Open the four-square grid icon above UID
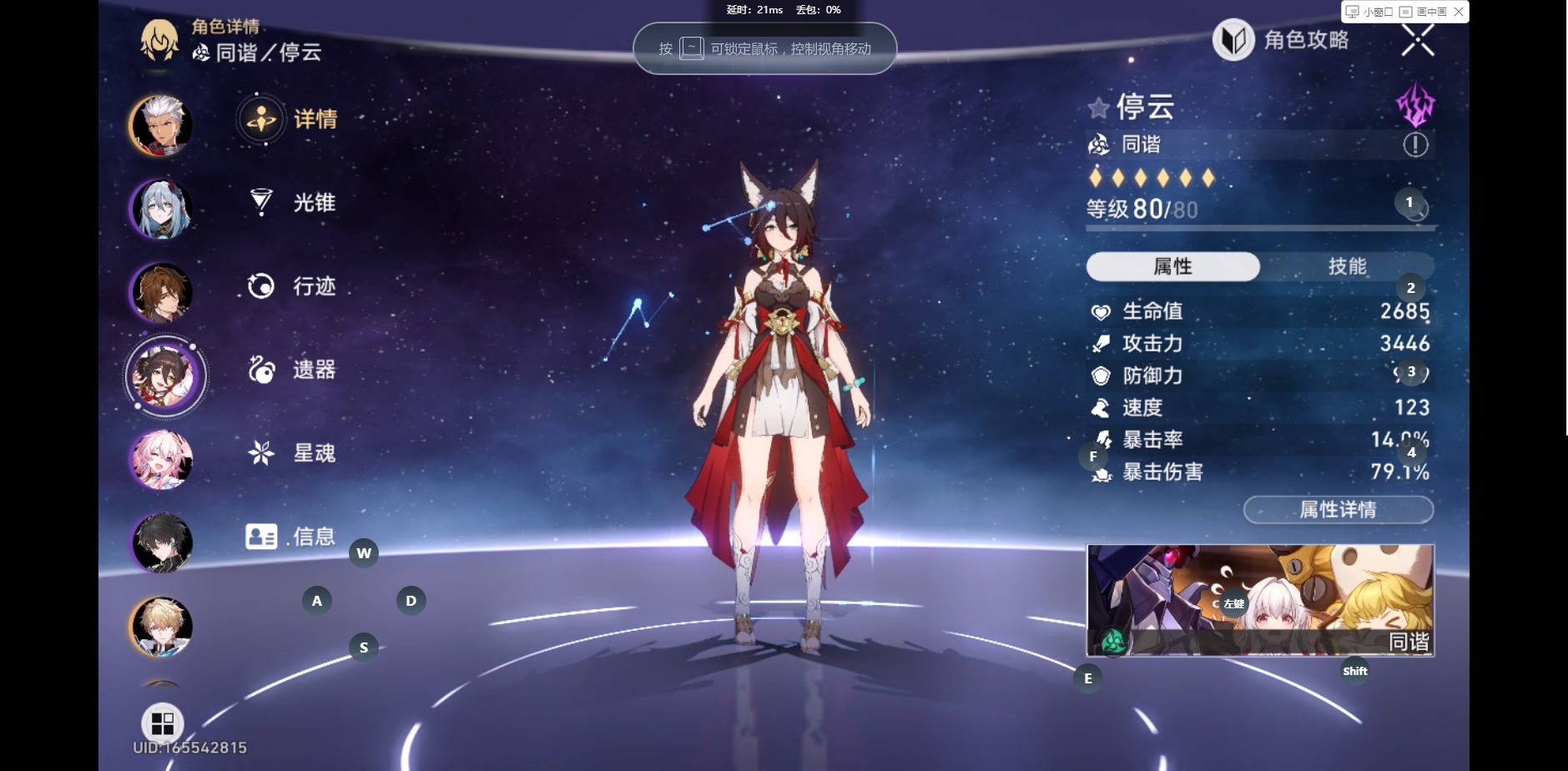This screenshot has height=771, width=1568. pyautogui.click(x=163, y=723)
